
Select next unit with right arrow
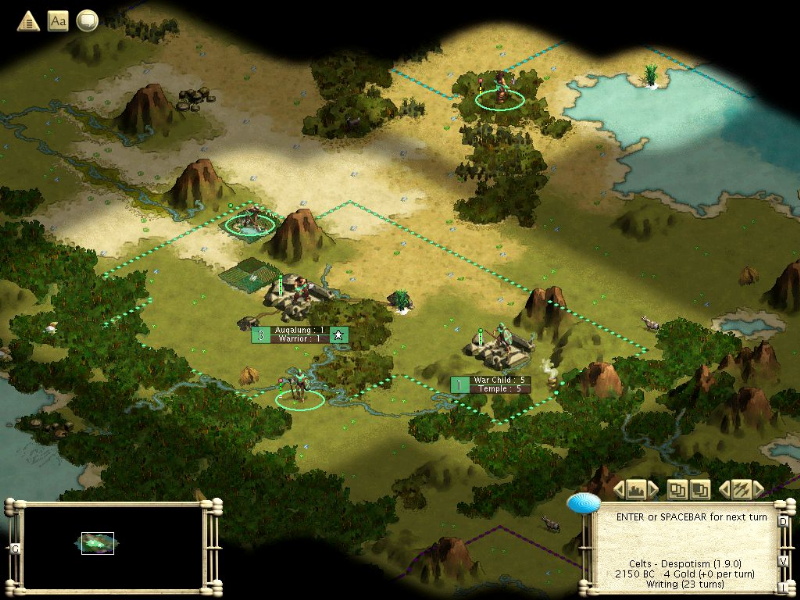(x=758, y=489)
